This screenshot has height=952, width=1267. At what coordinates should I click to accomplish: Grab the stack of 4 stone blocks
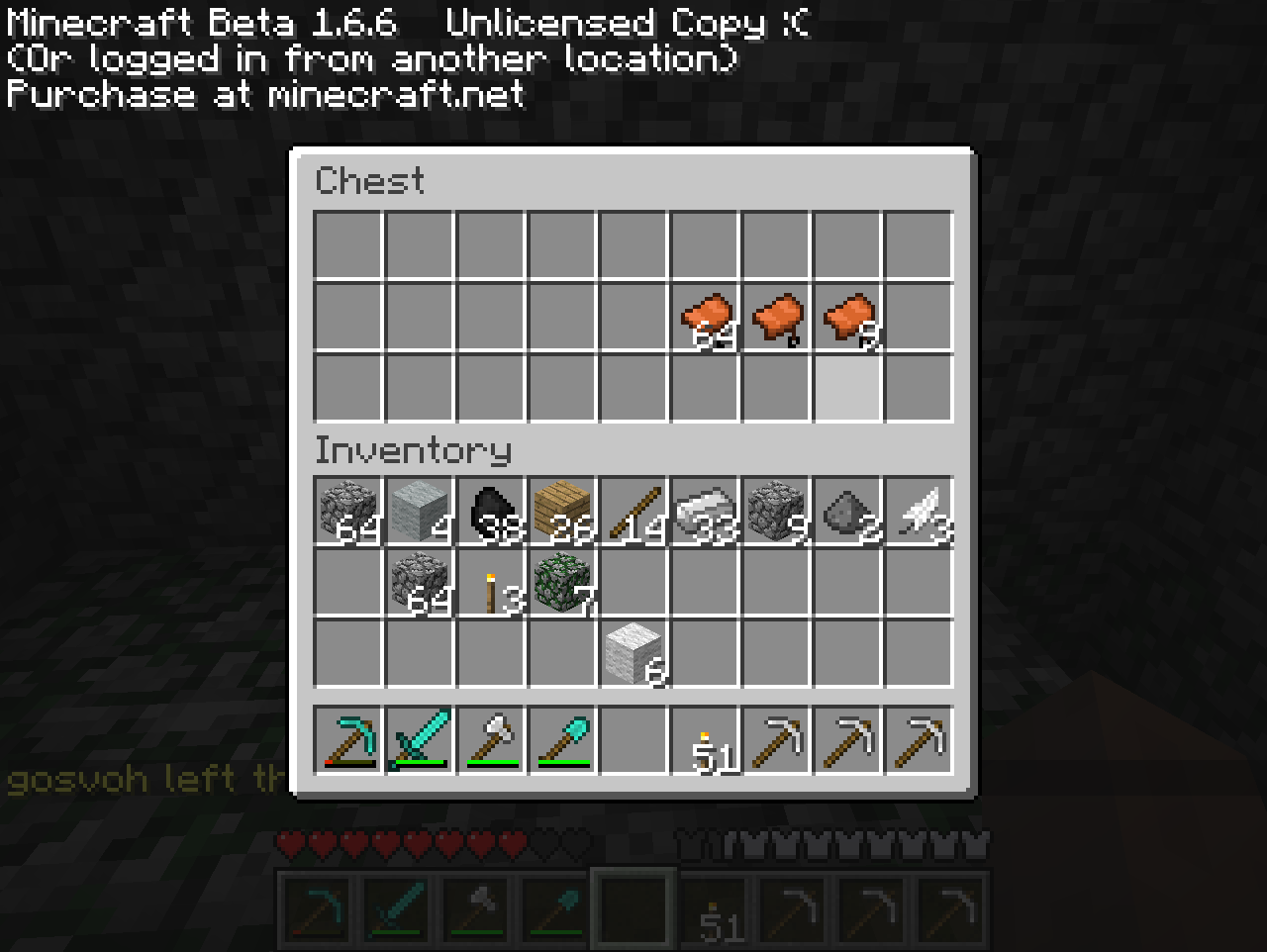420,512
